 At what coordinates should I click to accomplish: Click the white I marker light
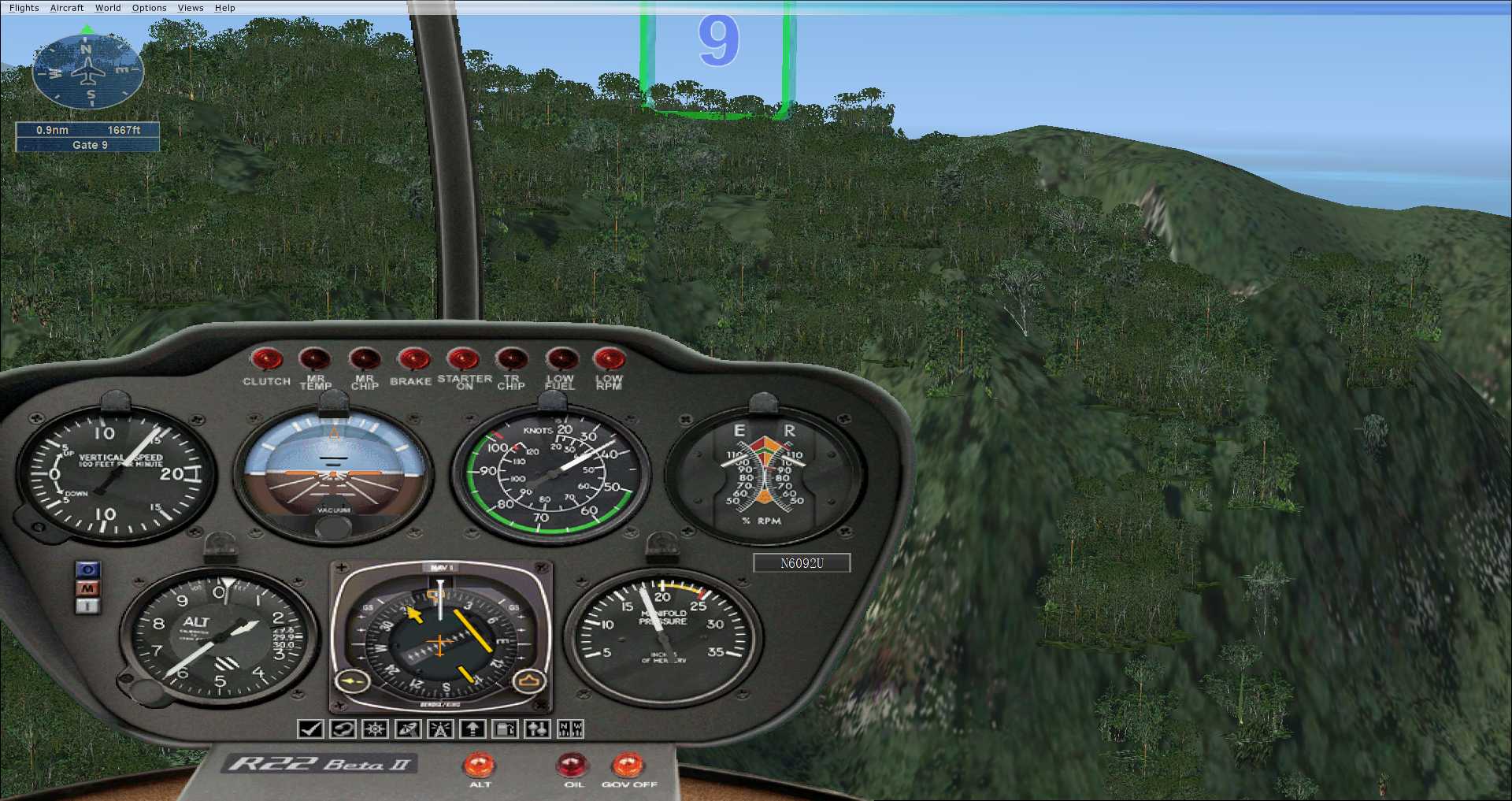coord(88,606)
